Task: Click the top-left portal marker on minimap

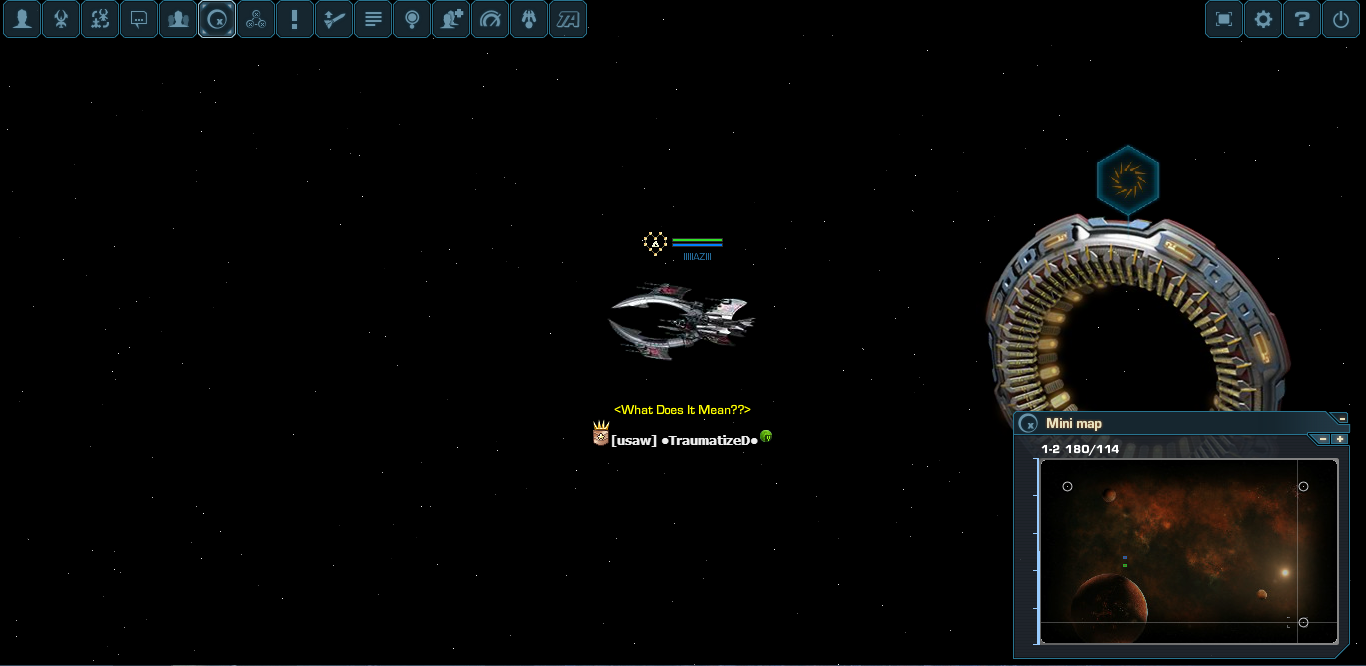Action: point(1067,486)
